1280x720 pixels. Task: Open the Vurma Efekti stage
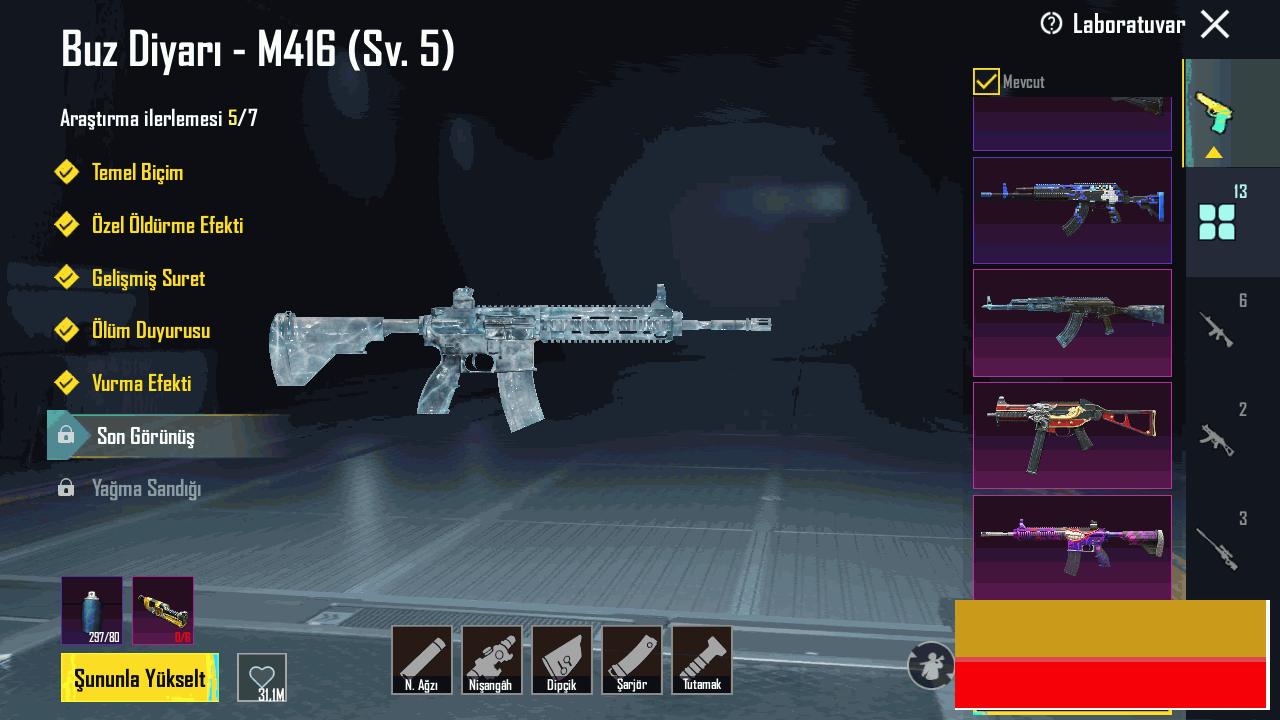point(141,383)
